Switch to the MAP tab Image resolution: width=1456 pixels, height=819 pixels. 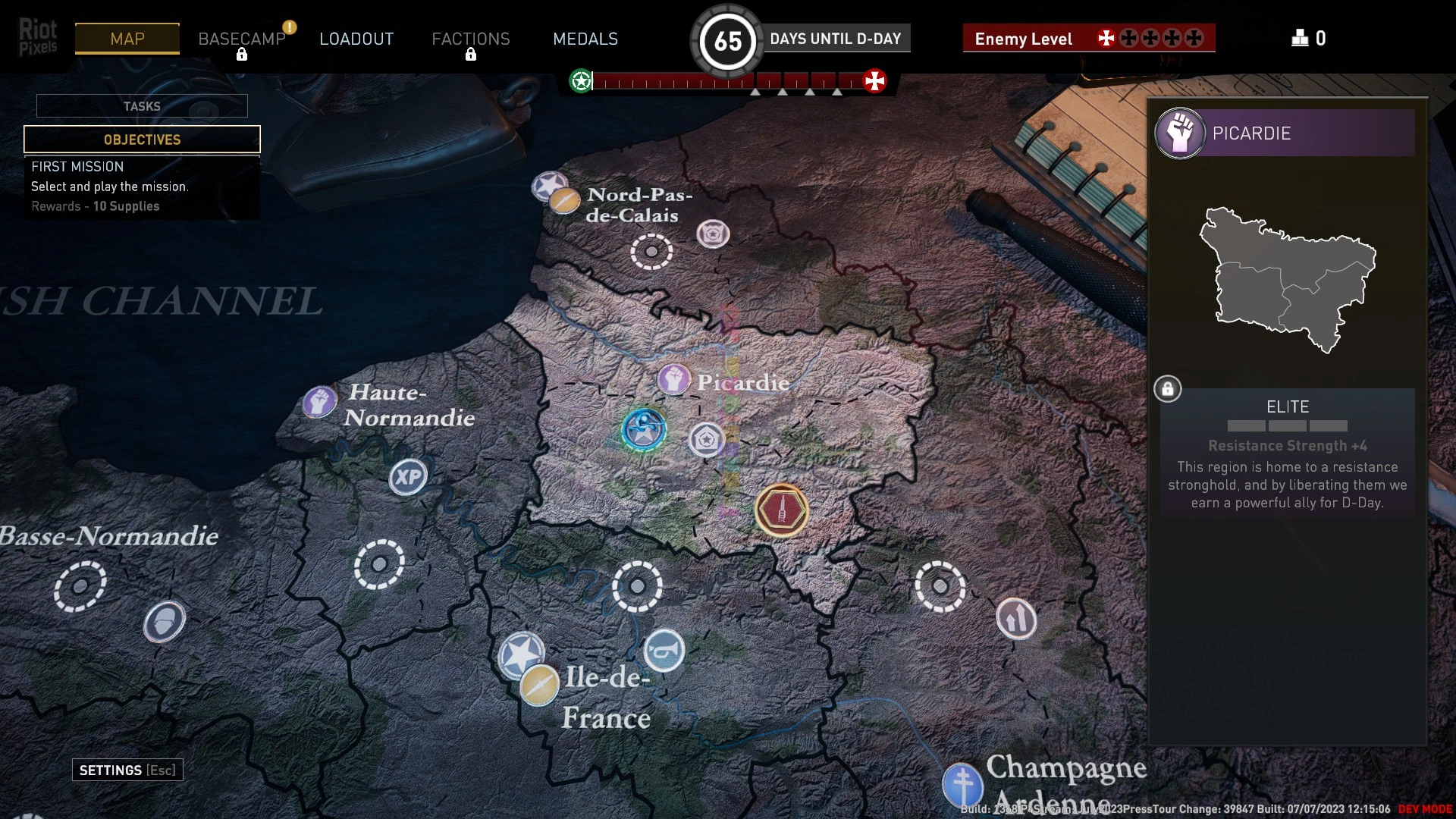pos(127,39)
